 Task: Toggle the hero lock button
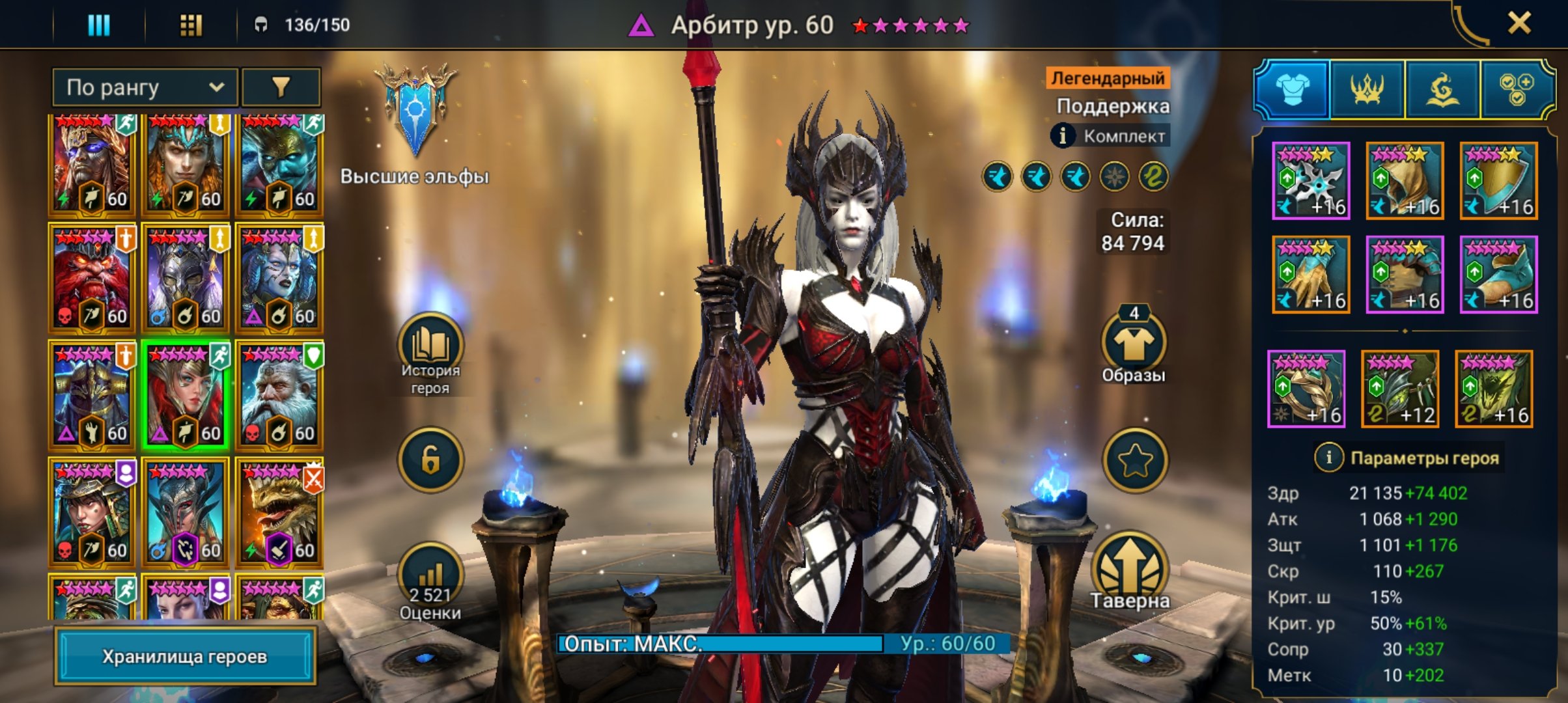tap(430, 460)
